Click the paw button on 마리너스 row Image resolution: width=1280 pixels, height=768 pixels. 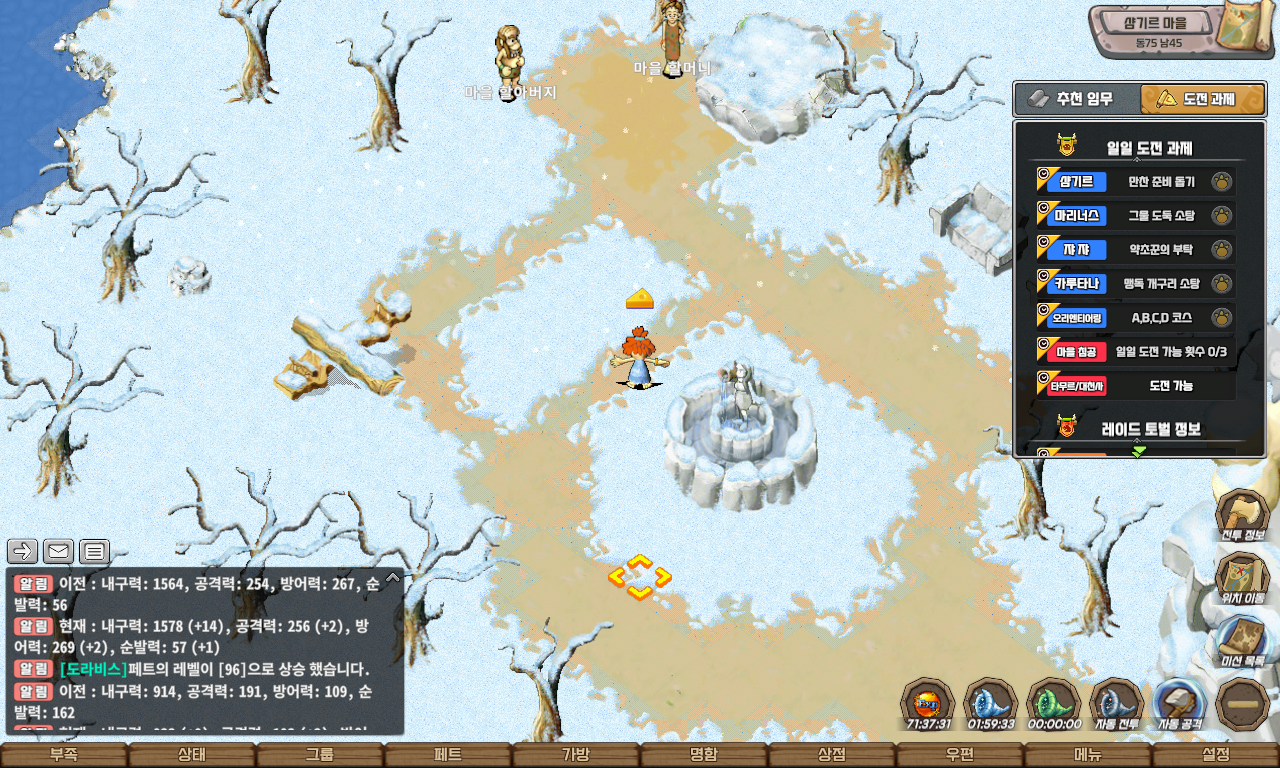[1221, 216]
